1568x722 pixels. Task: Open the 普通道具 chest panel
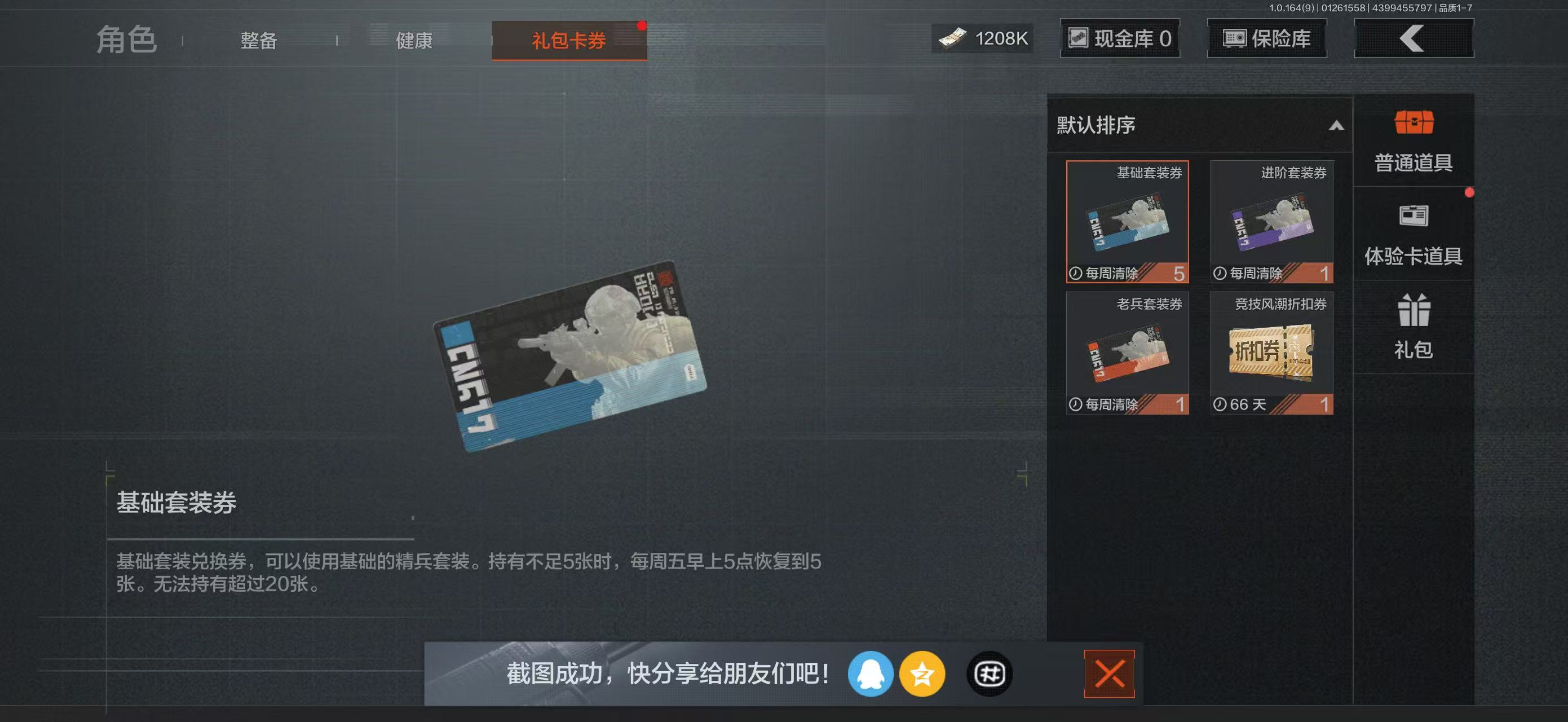(x=1414, y=140)
